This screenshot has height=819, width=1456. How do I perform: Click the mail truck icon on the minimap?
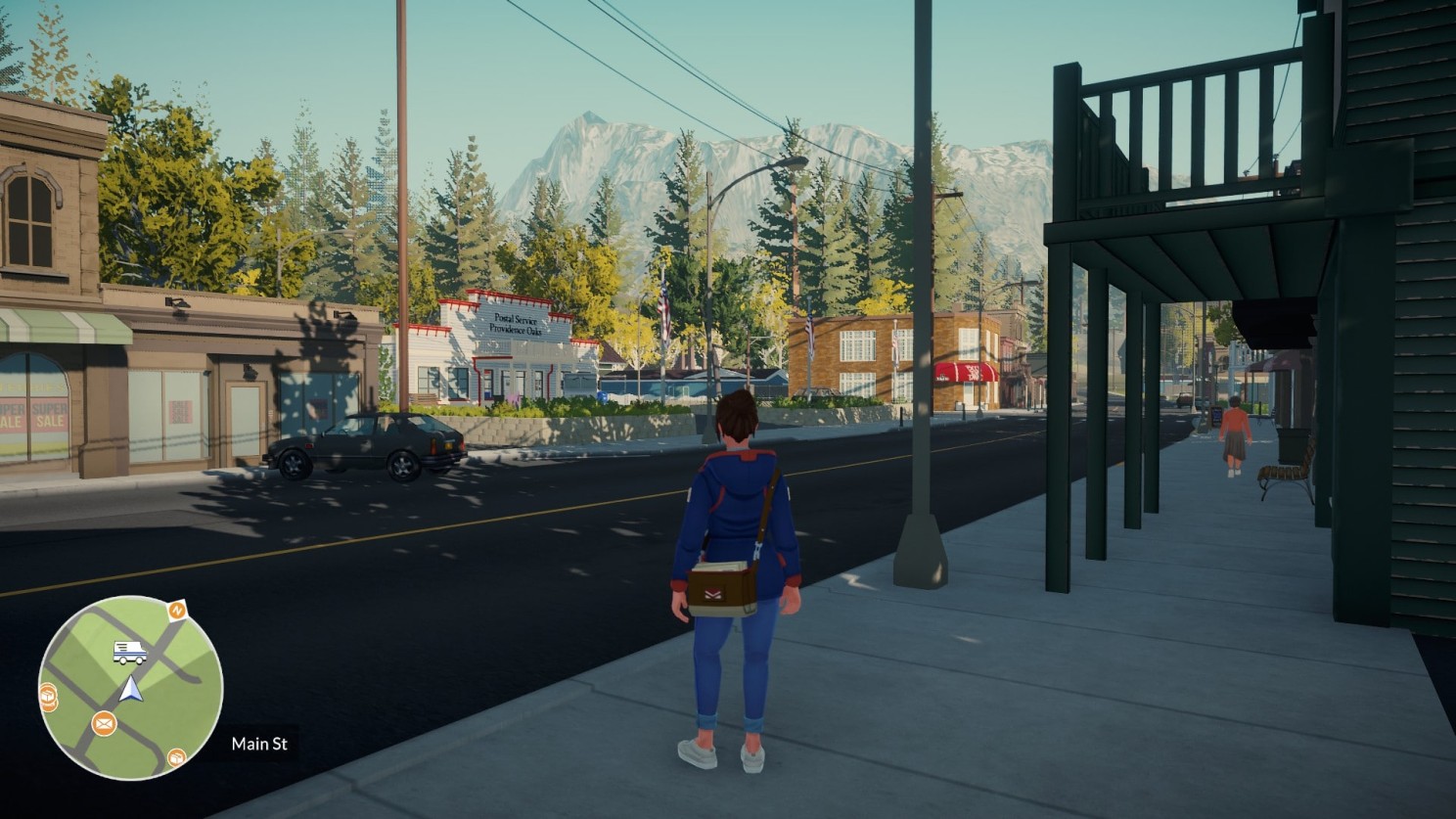tap(128, 652)
